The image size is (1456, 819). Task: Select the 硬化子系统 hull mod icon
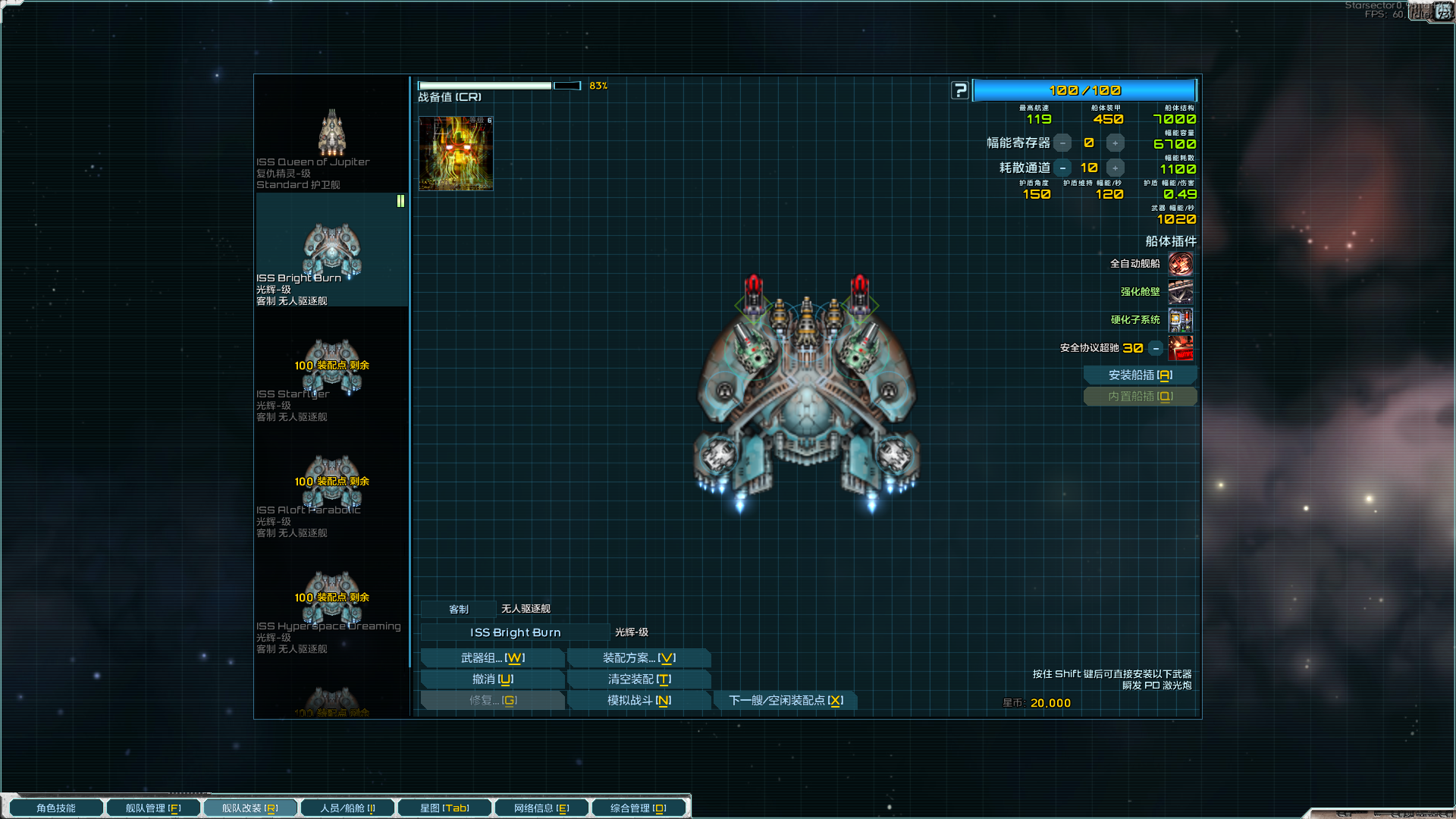click(x=1181, y=320)
